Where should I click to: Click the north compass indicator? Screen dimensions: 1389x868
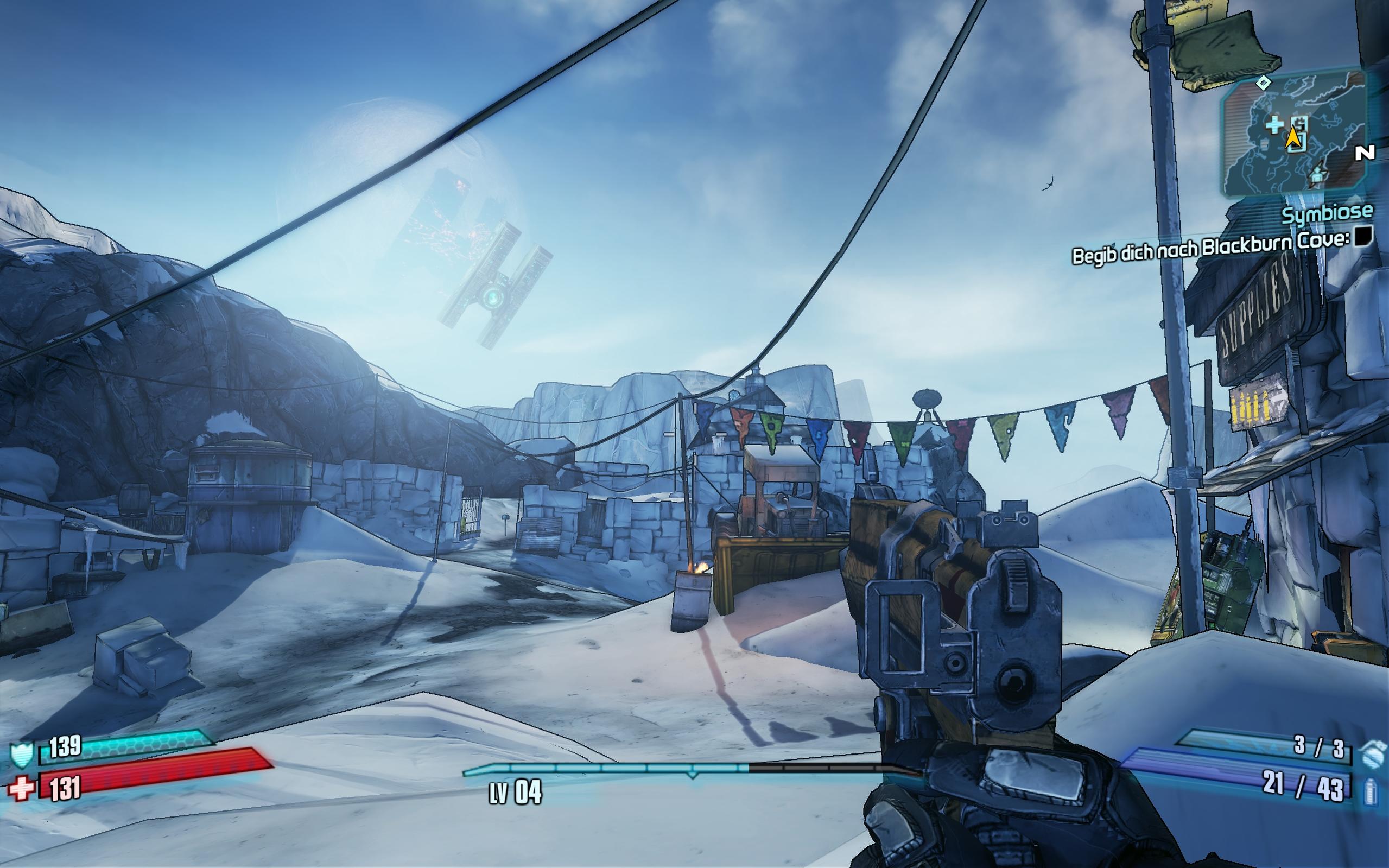[x=1365, y=153]
